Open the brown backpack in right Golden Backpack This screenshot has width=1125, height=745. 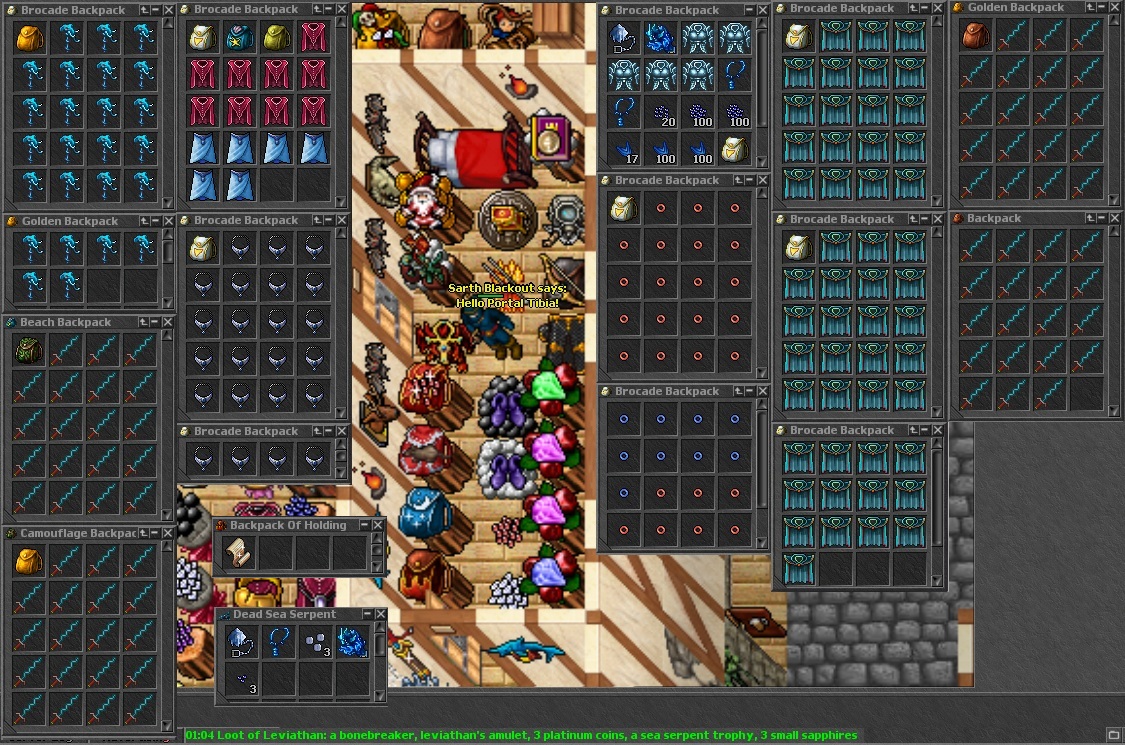[x=974, y=36]
